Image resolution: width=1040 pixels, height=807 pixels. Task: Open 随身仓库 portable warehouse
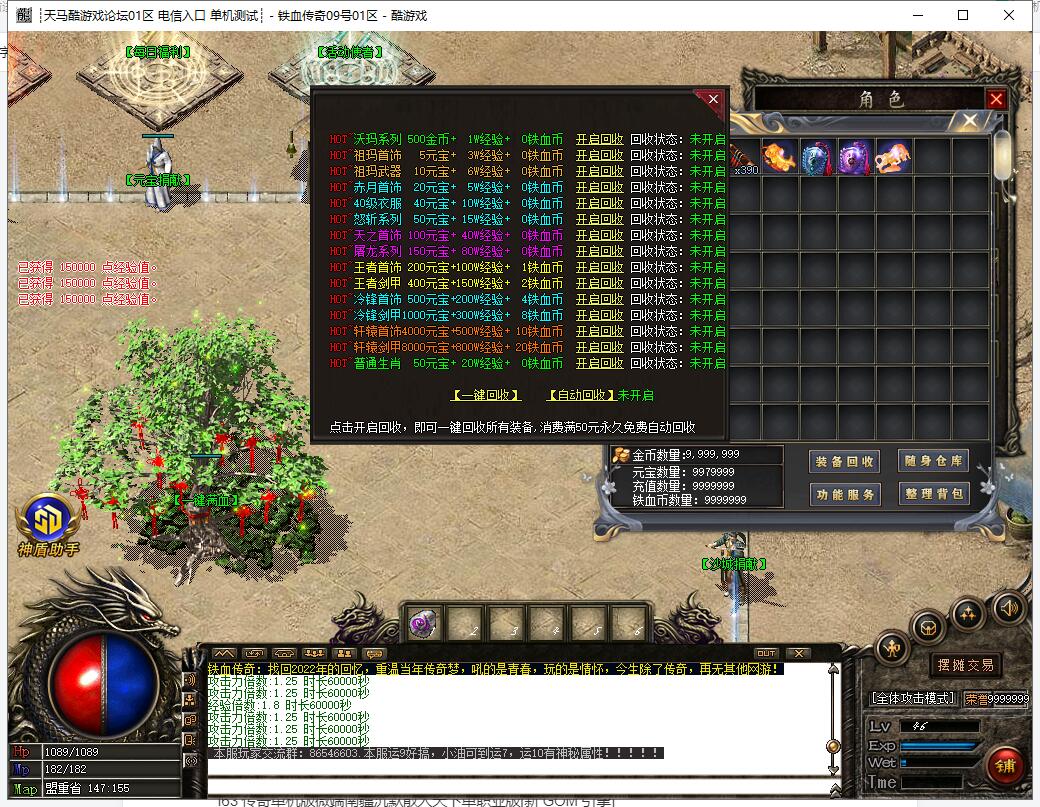click(x=934, y=461)
